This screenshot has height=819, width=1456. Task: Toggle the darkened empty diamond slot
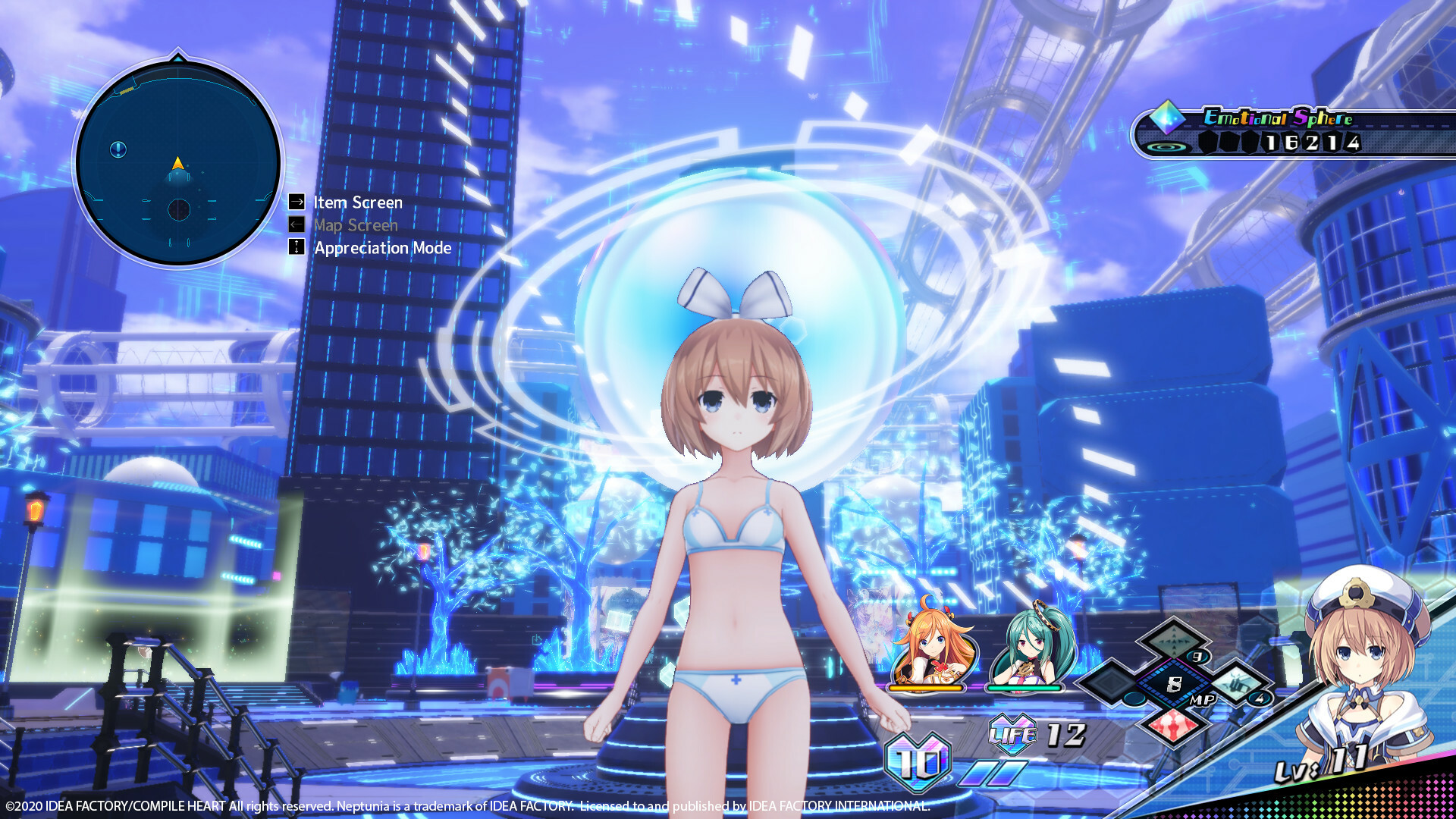pyautogui.click(x=1110, y=683)
